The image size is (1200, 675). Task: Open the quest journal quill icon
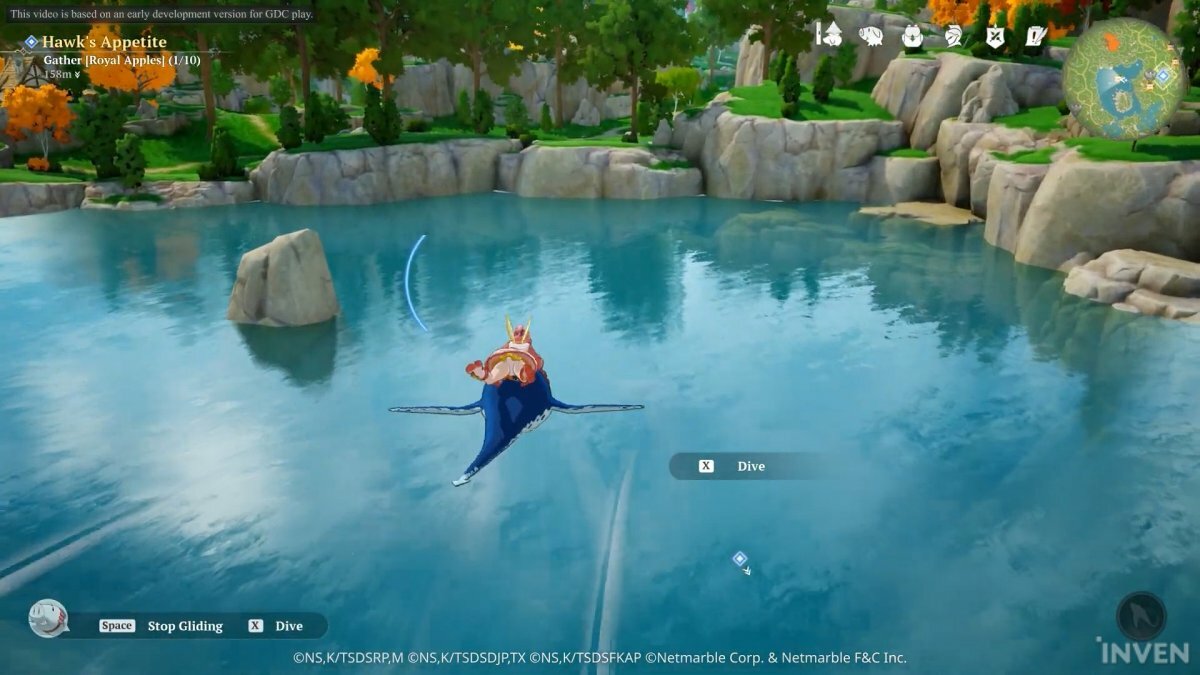1036,36
